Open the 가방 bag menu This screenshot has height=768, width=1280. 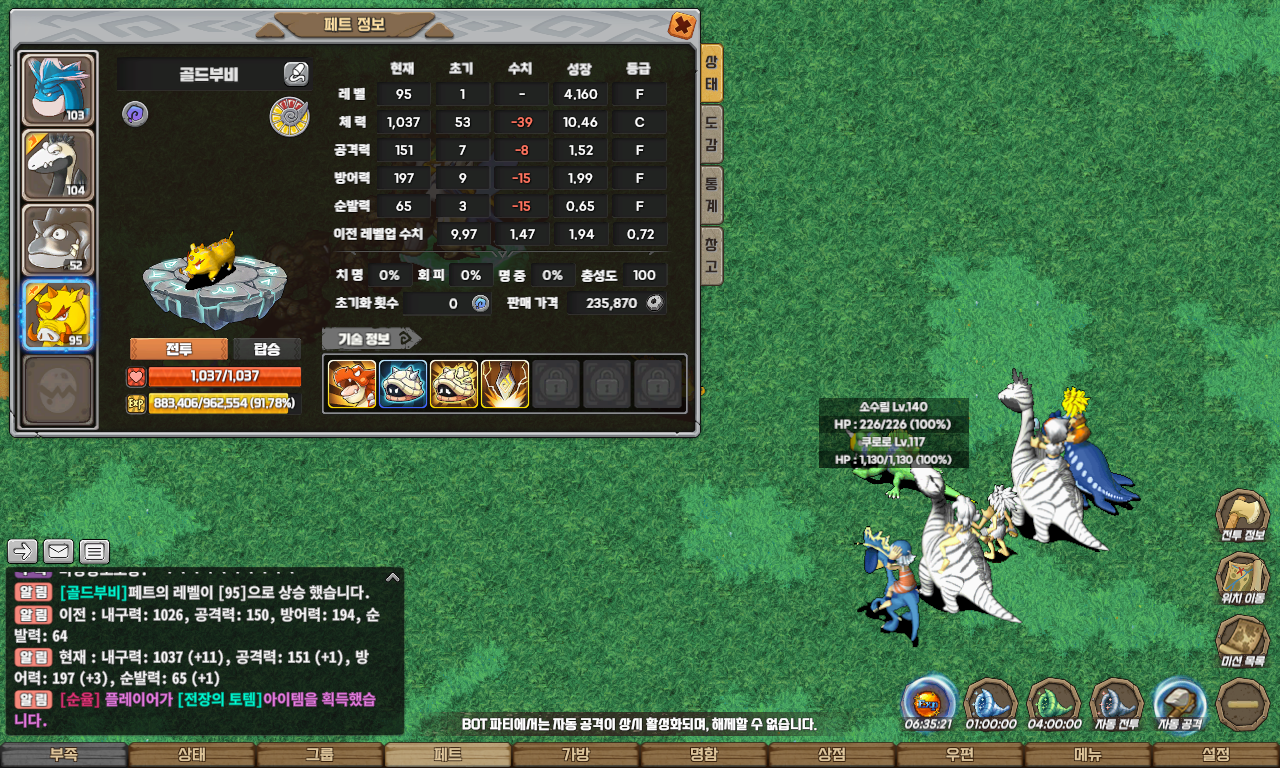point(575,755)
